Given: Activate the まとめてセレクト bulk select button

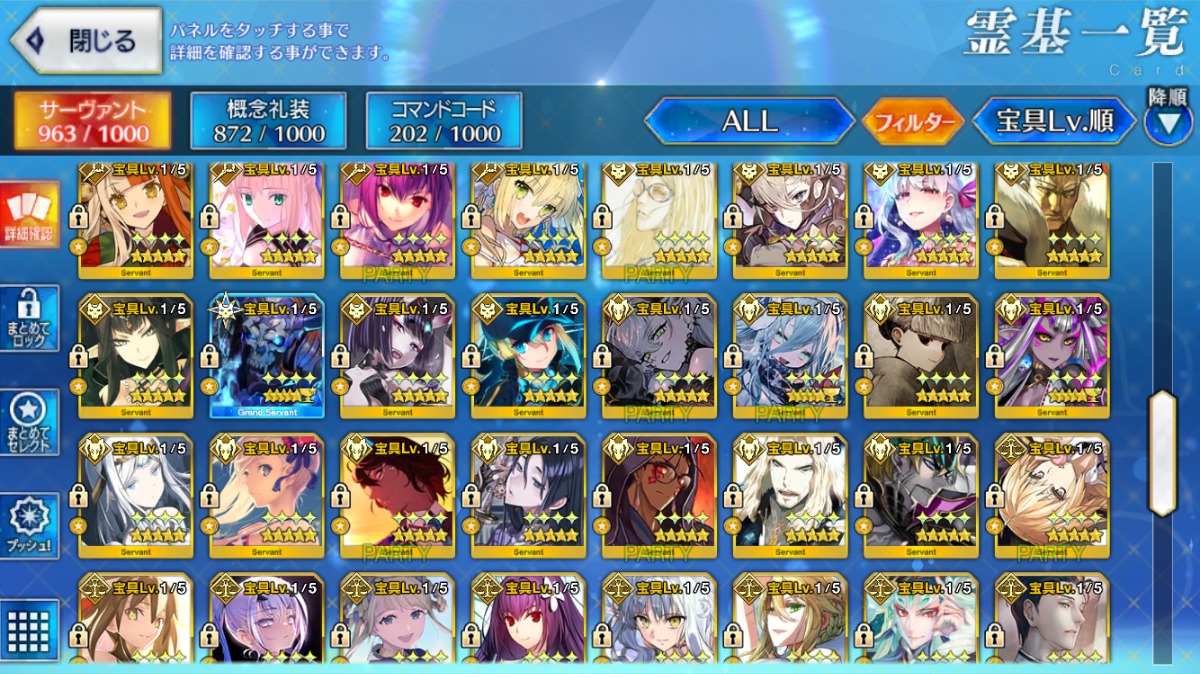Looking at the screenshot, I should click(29, 421).
